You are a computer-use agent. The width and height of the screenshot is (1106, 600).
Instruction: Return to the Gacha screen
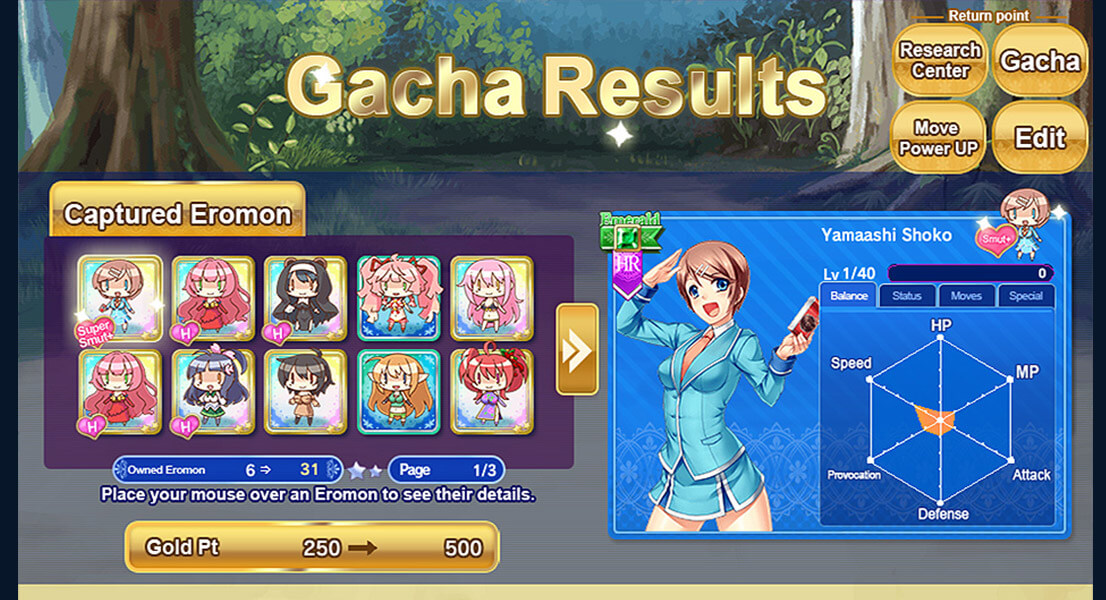1040,61
